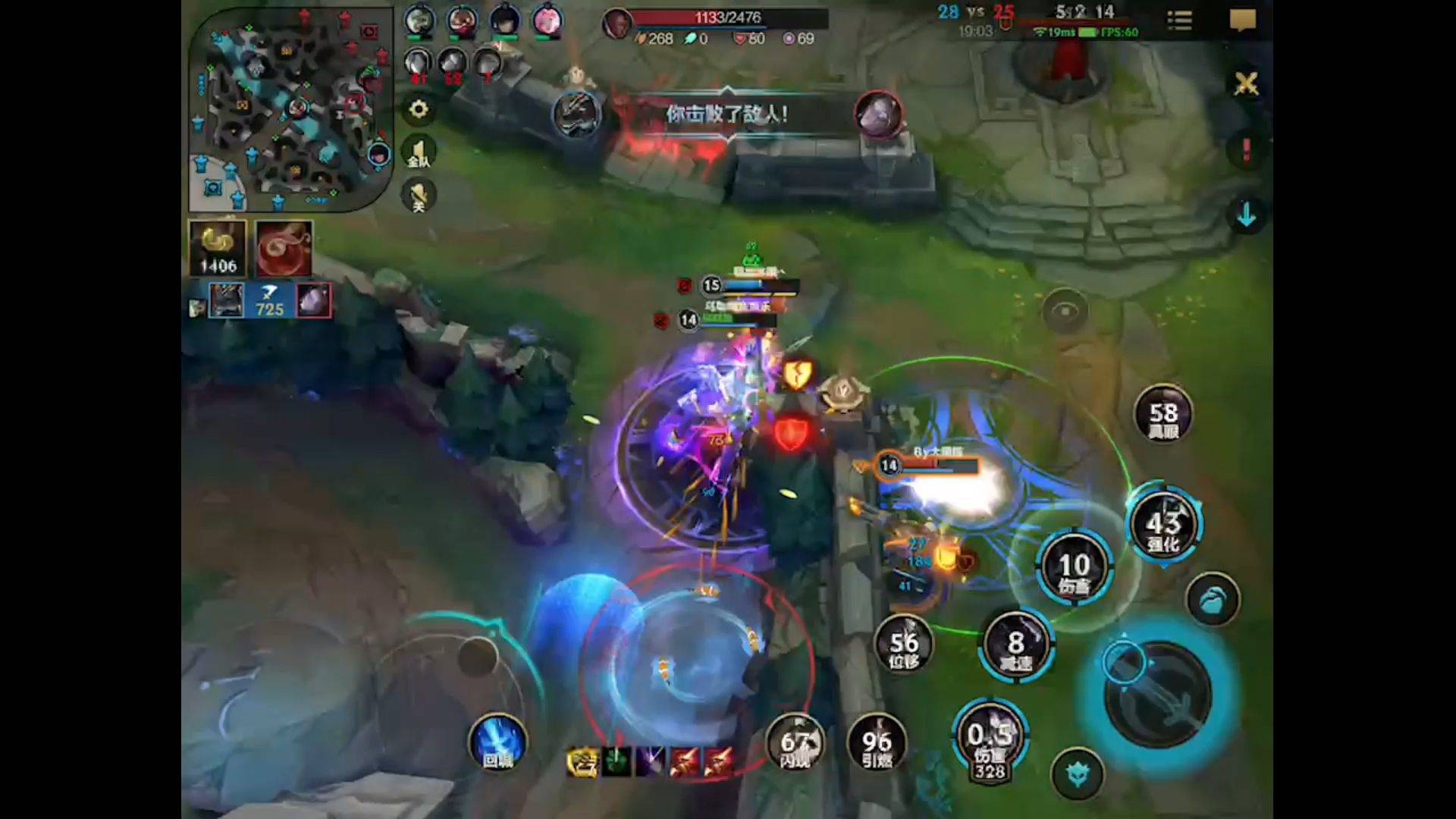Use the 位移 dash ability
1456x819 pixels.
(x=903, y=646)
